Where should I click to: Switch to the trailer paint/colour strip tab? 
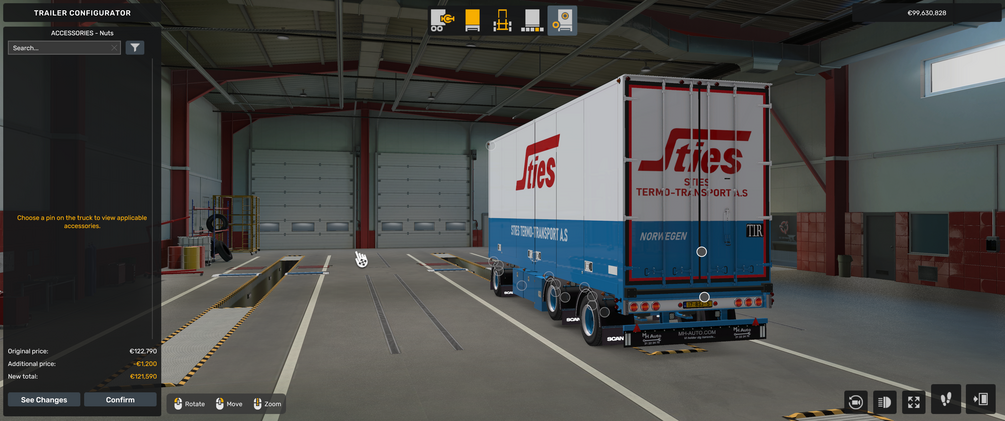click(532, 20)
